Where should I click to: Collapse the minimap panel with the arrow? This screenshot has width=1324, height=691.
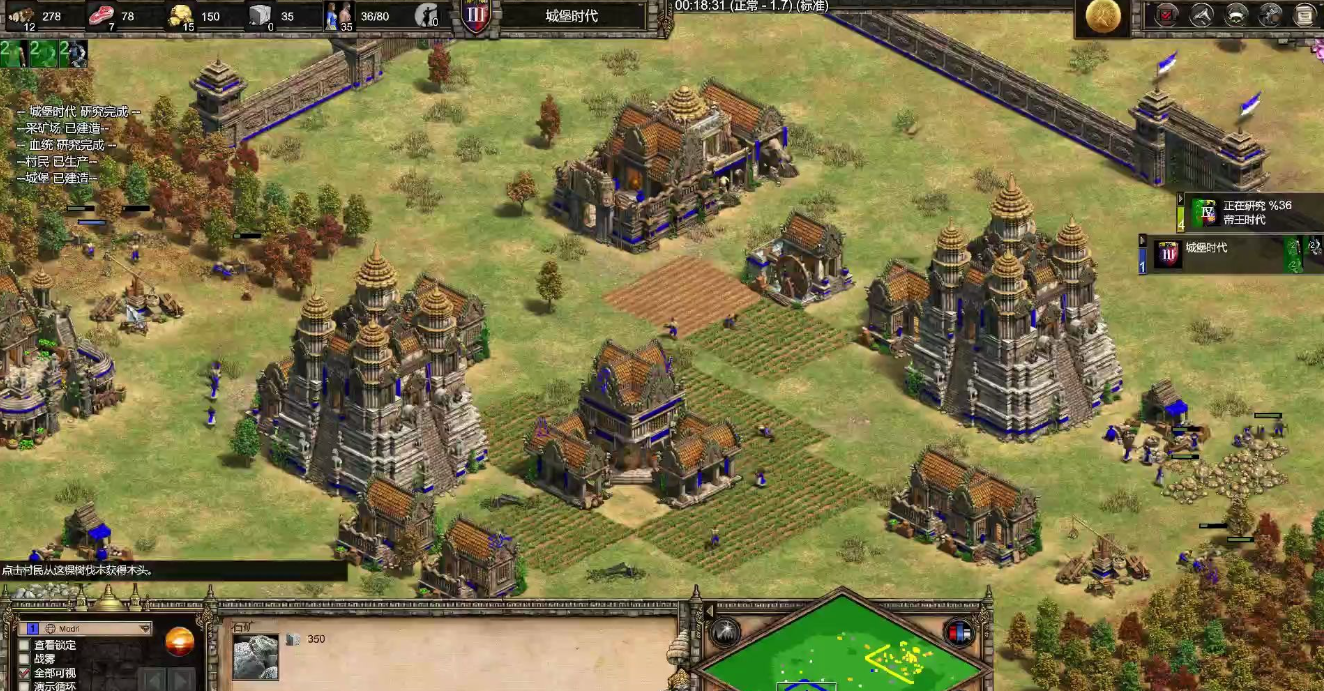pyautogui.click(x=709, y=611)
